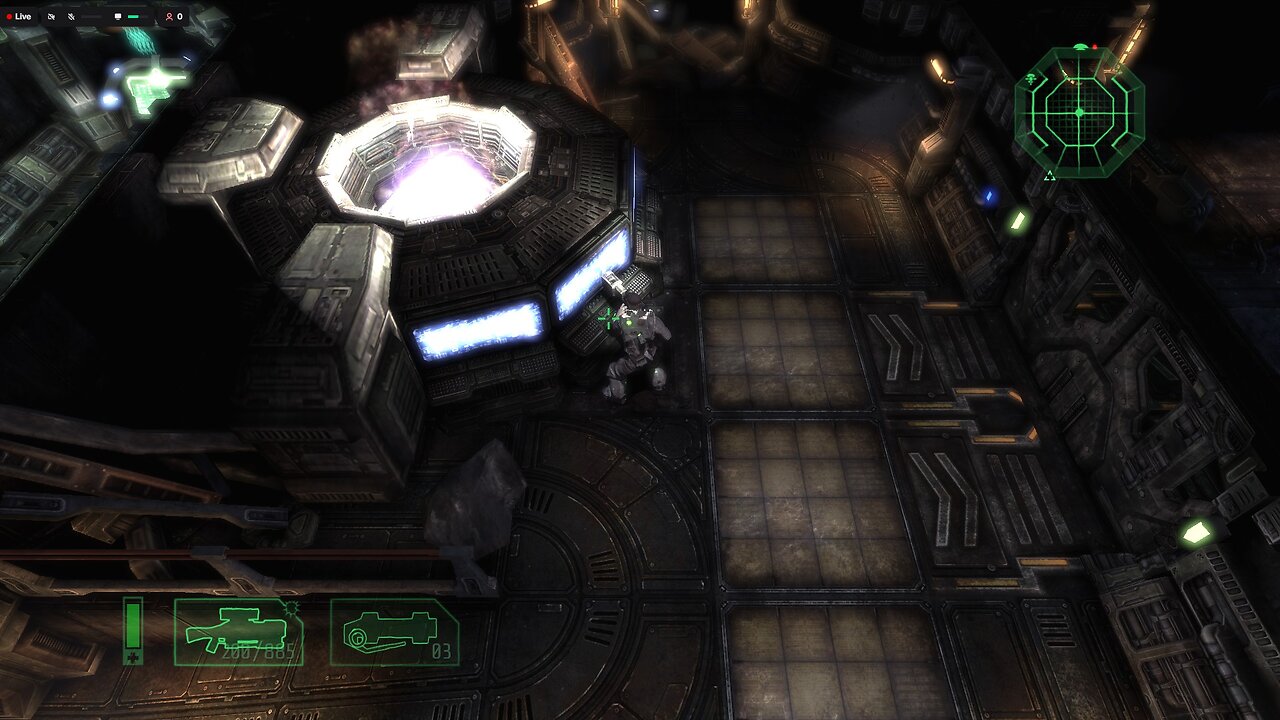Click the triangle marker below the radar grid
Image resolution: width=1280 pixels, height=720 pixels.
[1050, 175]
